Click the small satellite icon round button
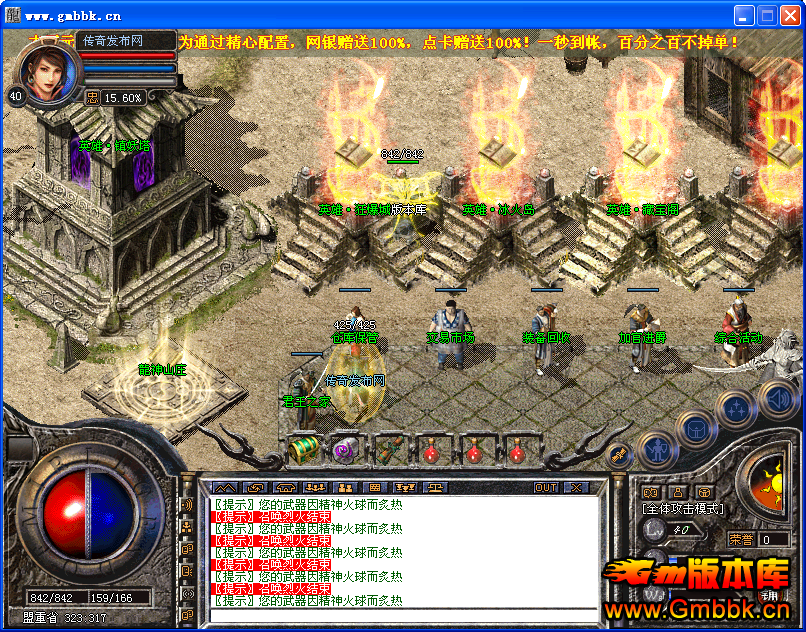This screenshot has height=632, width=806. pos(618,454)
